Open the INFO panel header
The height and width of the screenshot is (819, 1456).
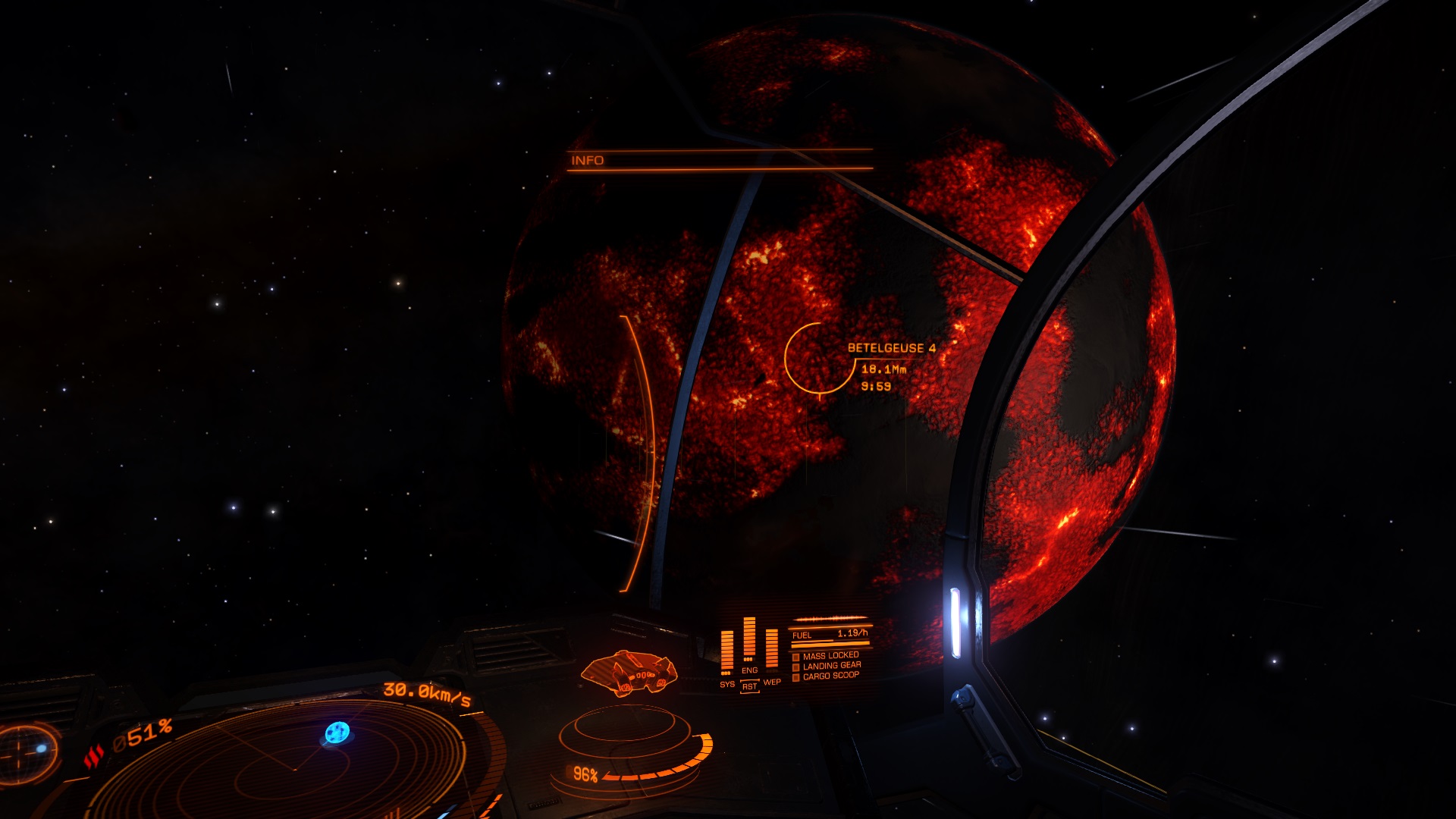(x=588, y=161)
